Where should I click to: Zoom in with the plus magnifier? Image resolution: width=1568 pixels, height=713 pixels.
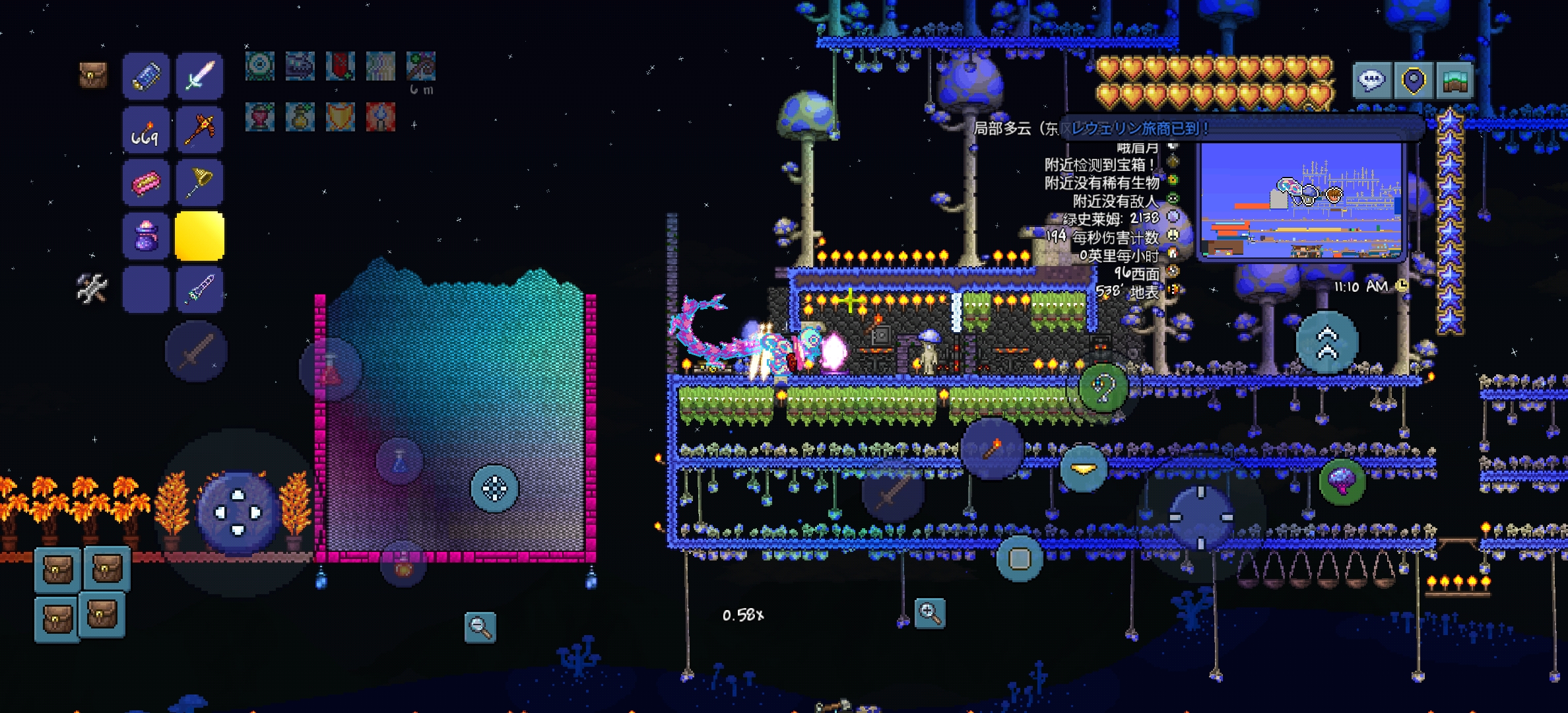tap(930, 613)
